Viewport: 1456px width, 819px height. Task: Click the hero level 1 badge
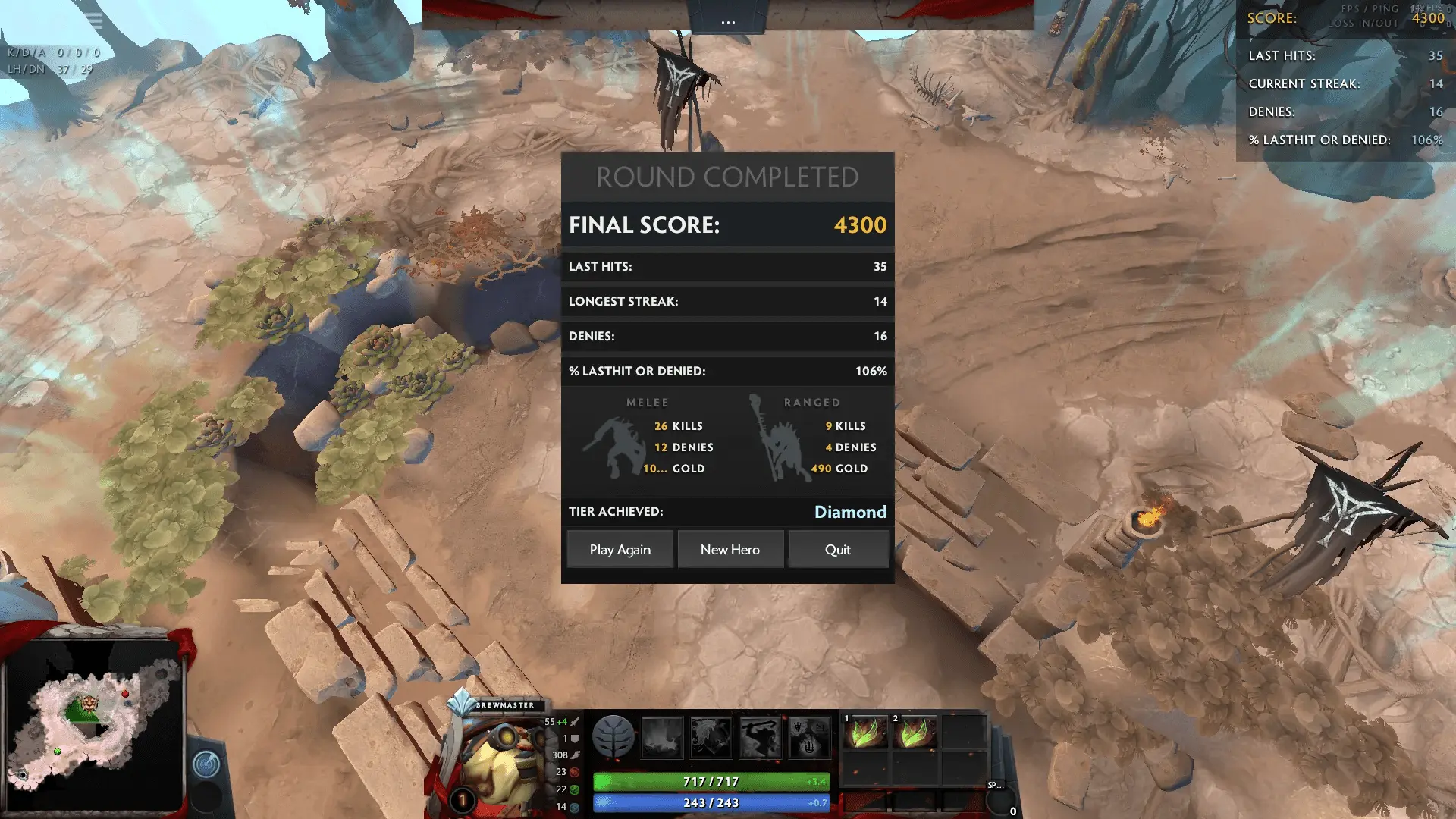[x=462, y=800]
